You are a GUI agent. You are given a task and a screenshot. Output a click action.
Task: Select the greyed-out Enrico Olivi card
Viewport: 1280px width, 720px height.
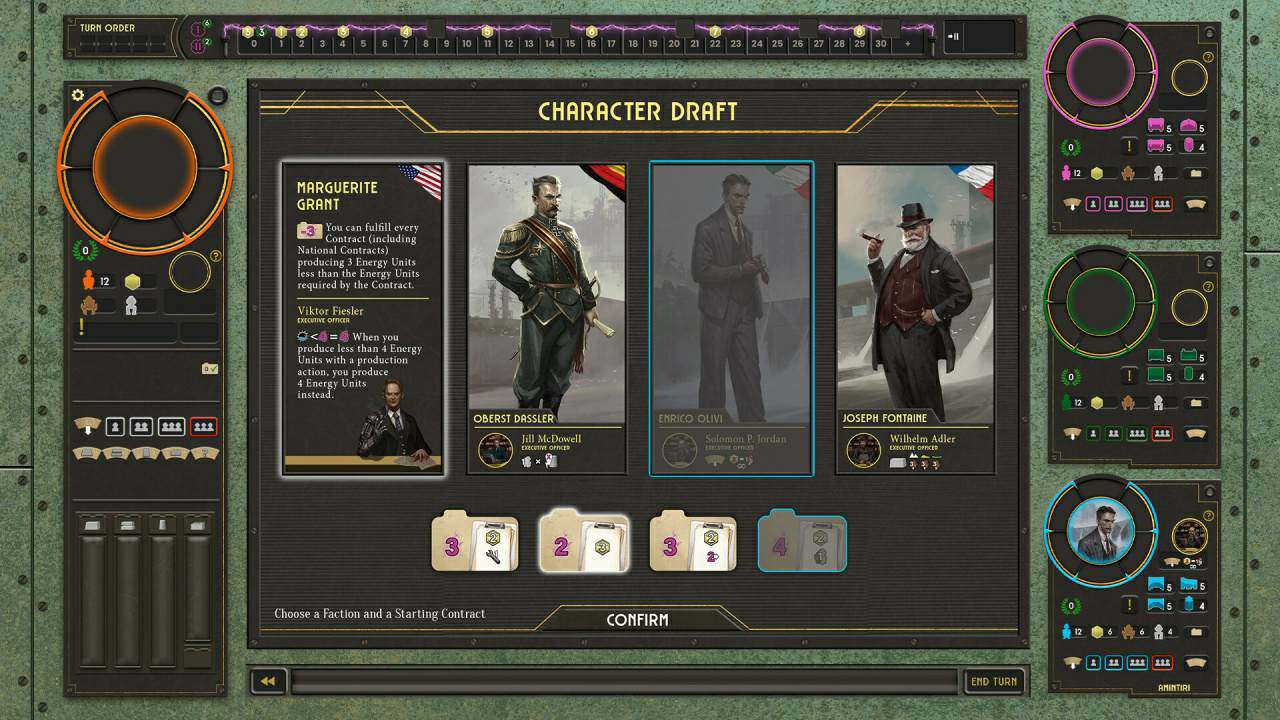click(731, 318)
